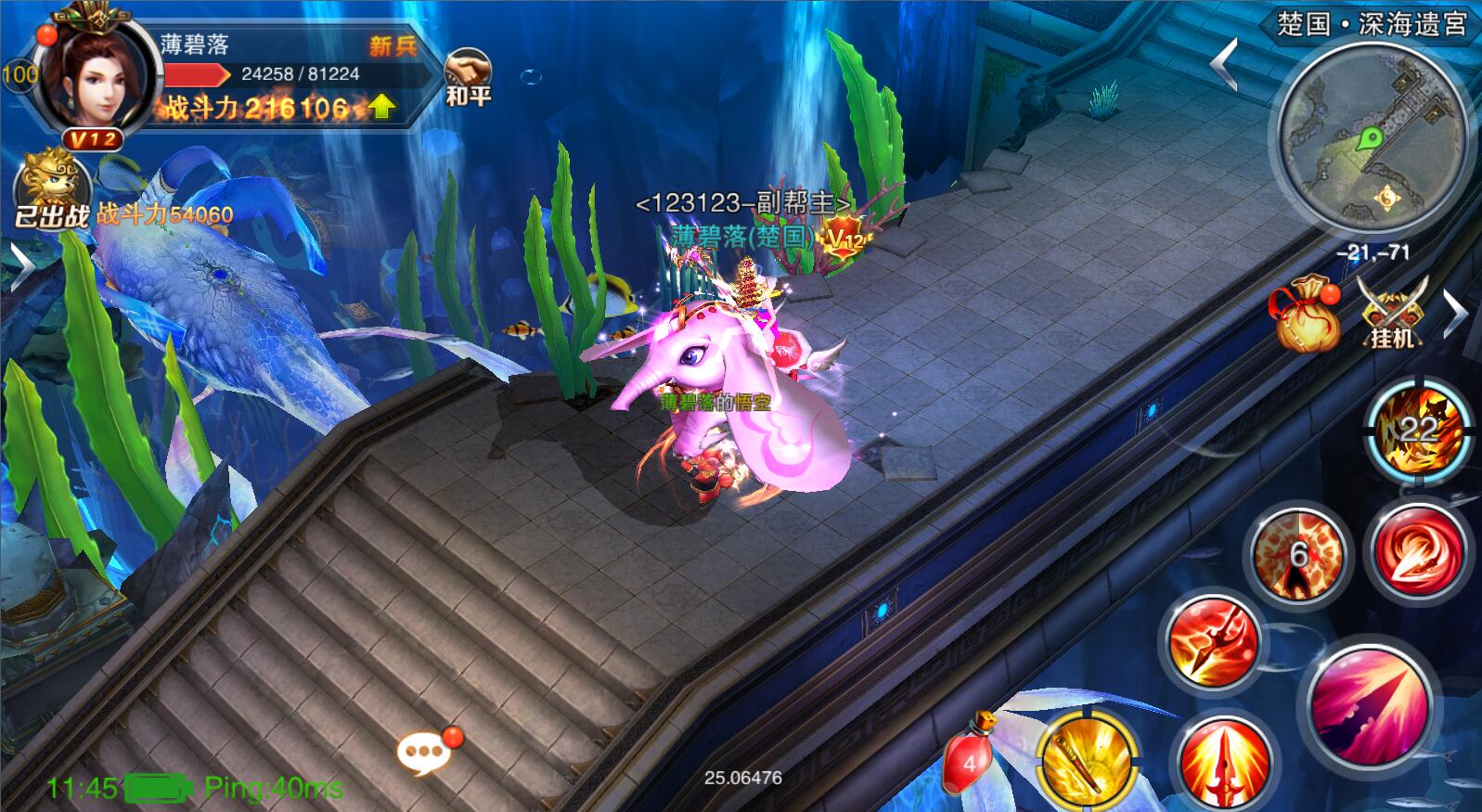
Task: Activate 挂机 auto-battle
Action: pos(1392,312)
